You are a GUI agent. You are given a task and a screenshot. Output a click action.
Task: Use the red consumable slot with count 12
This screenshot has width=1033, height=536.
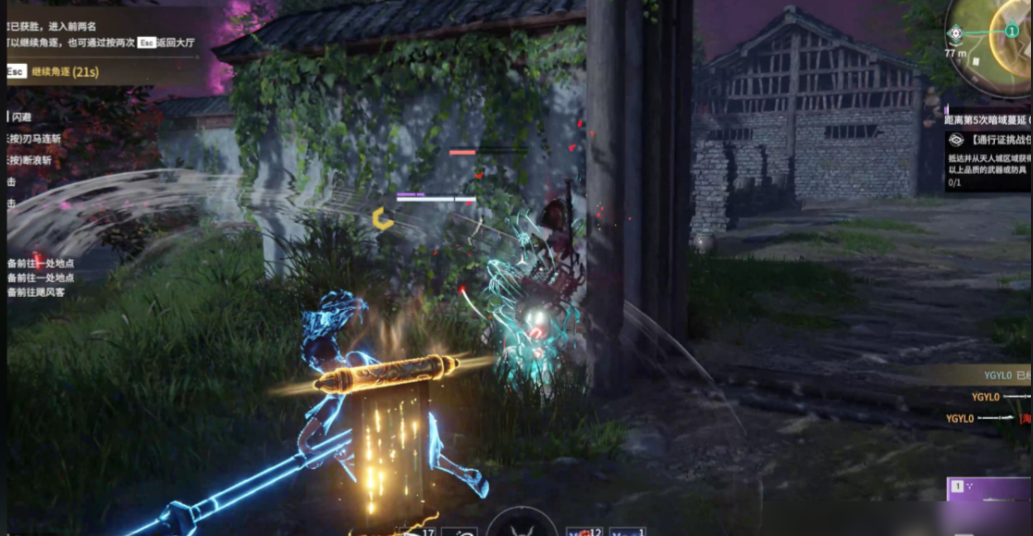583,529
